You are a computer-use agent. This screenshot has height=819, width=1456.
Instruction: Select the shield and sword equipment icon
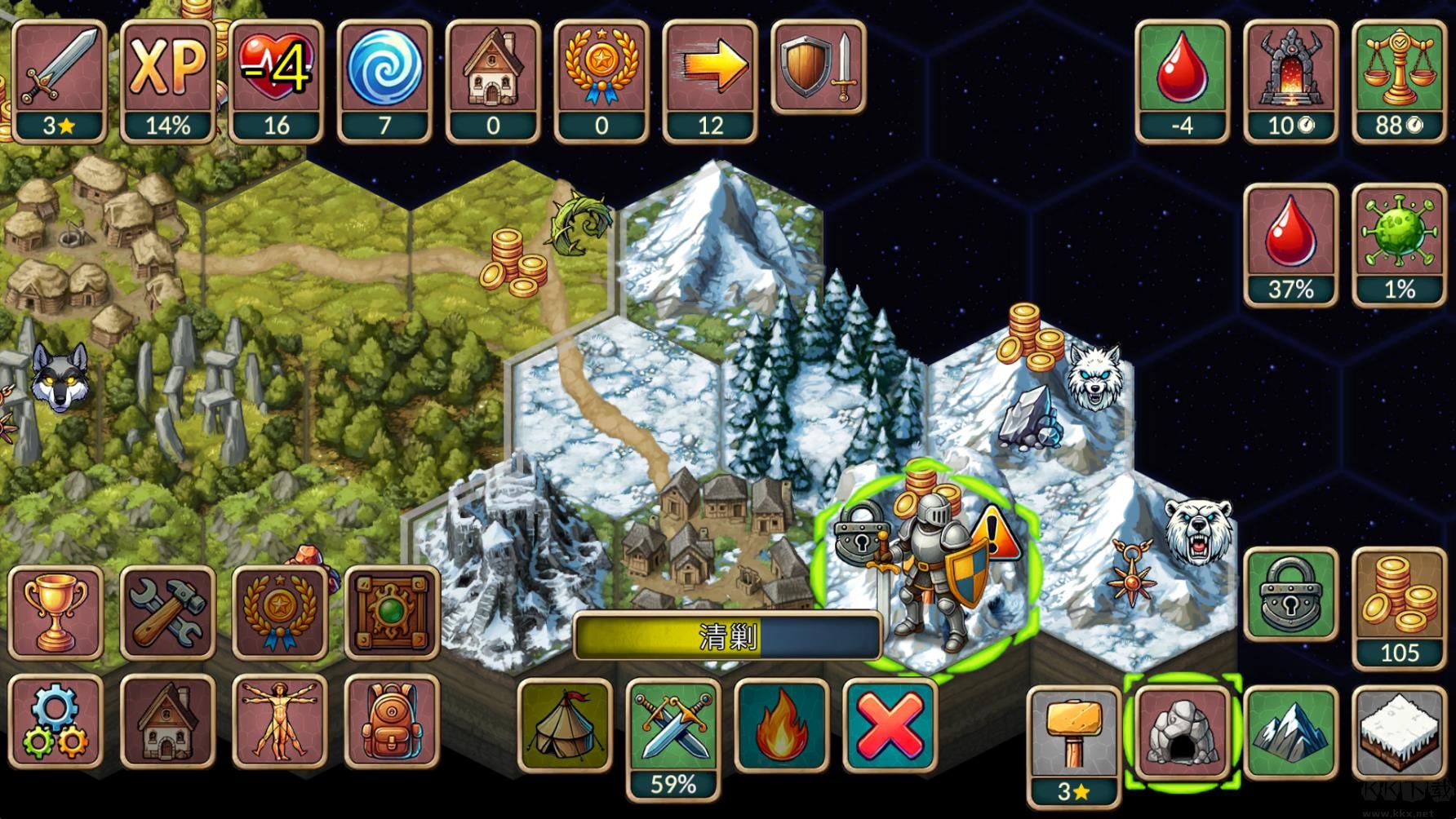(818, 67)
